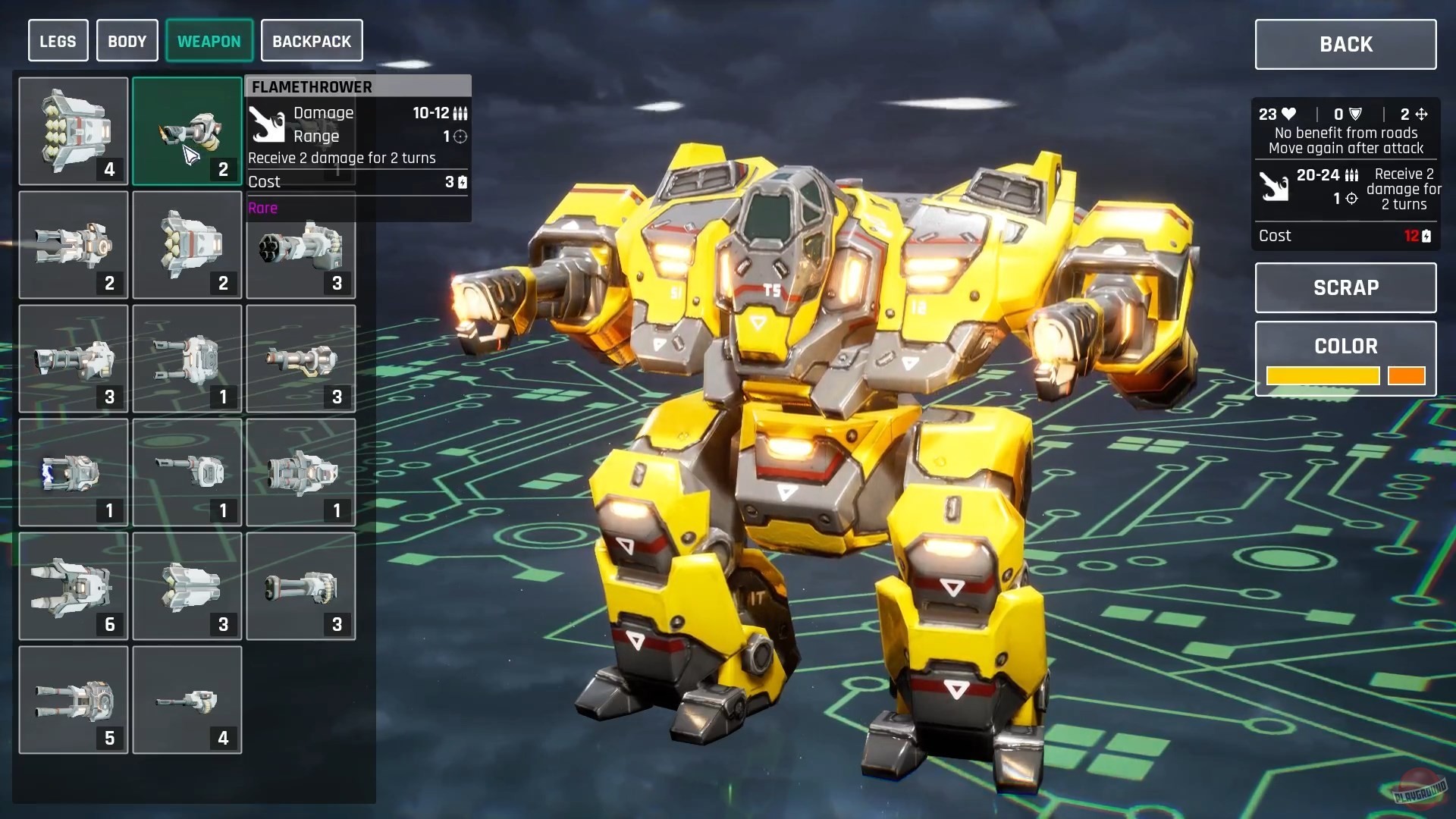Switch to the BODY tab
This screenshot has width=1456, height=819.
tap(127, 40)
